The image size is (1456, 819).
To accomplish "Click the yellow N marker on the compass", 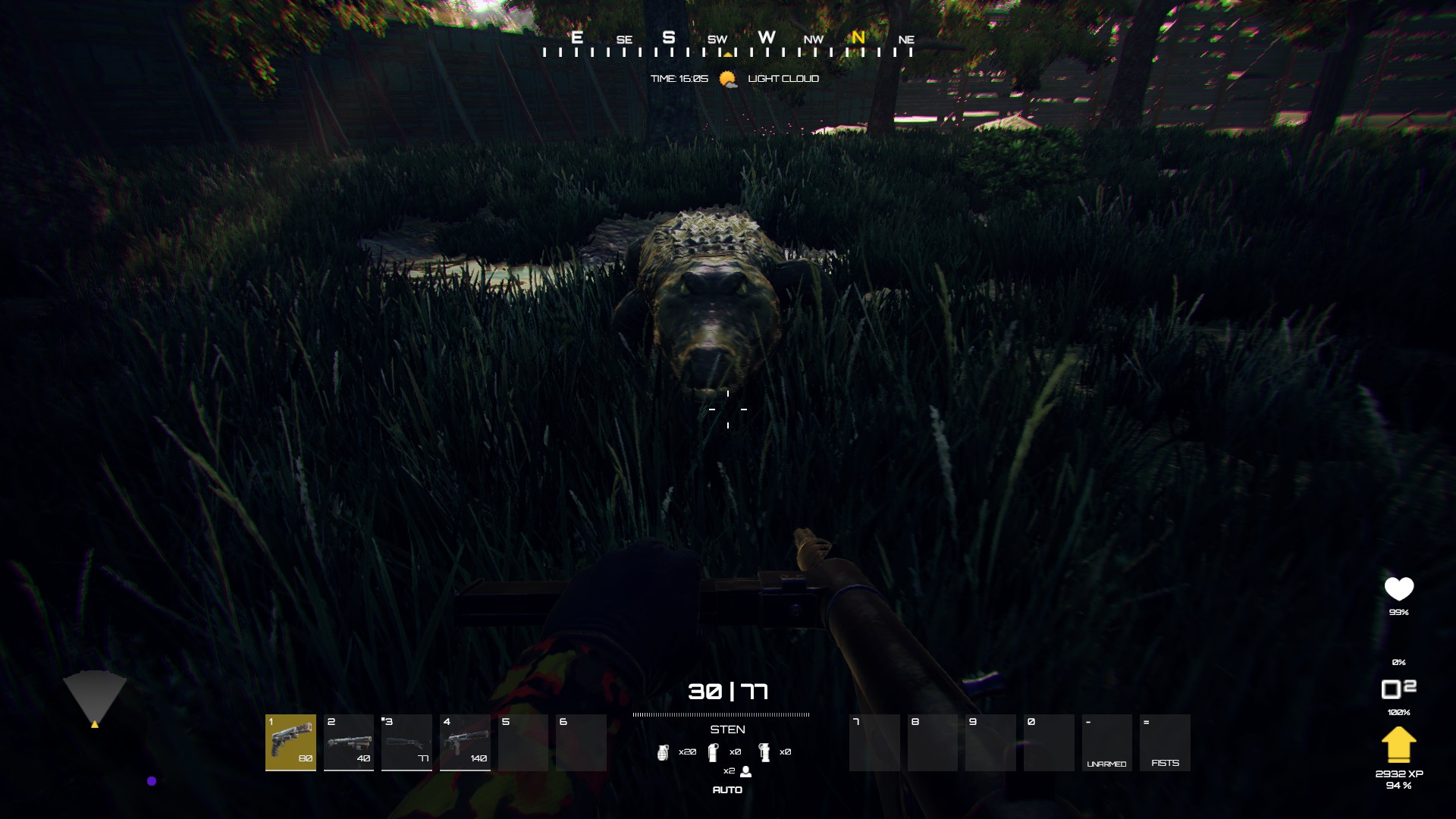I will pos(858,37).
